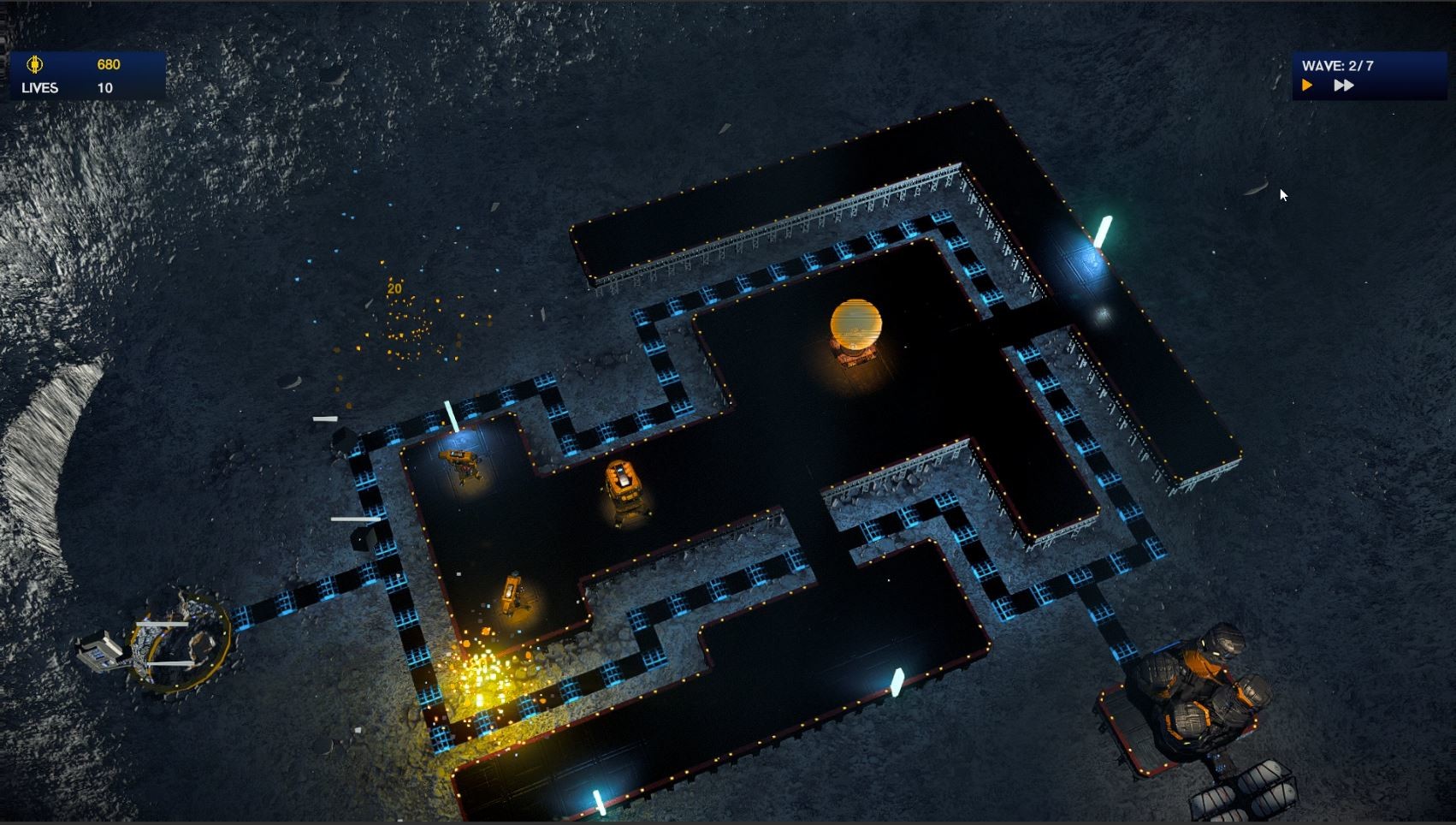Image resolution: width=1456 pixels, height=825 pixels.
Task: Click the 680 credits amount
Action: point(109,64)
